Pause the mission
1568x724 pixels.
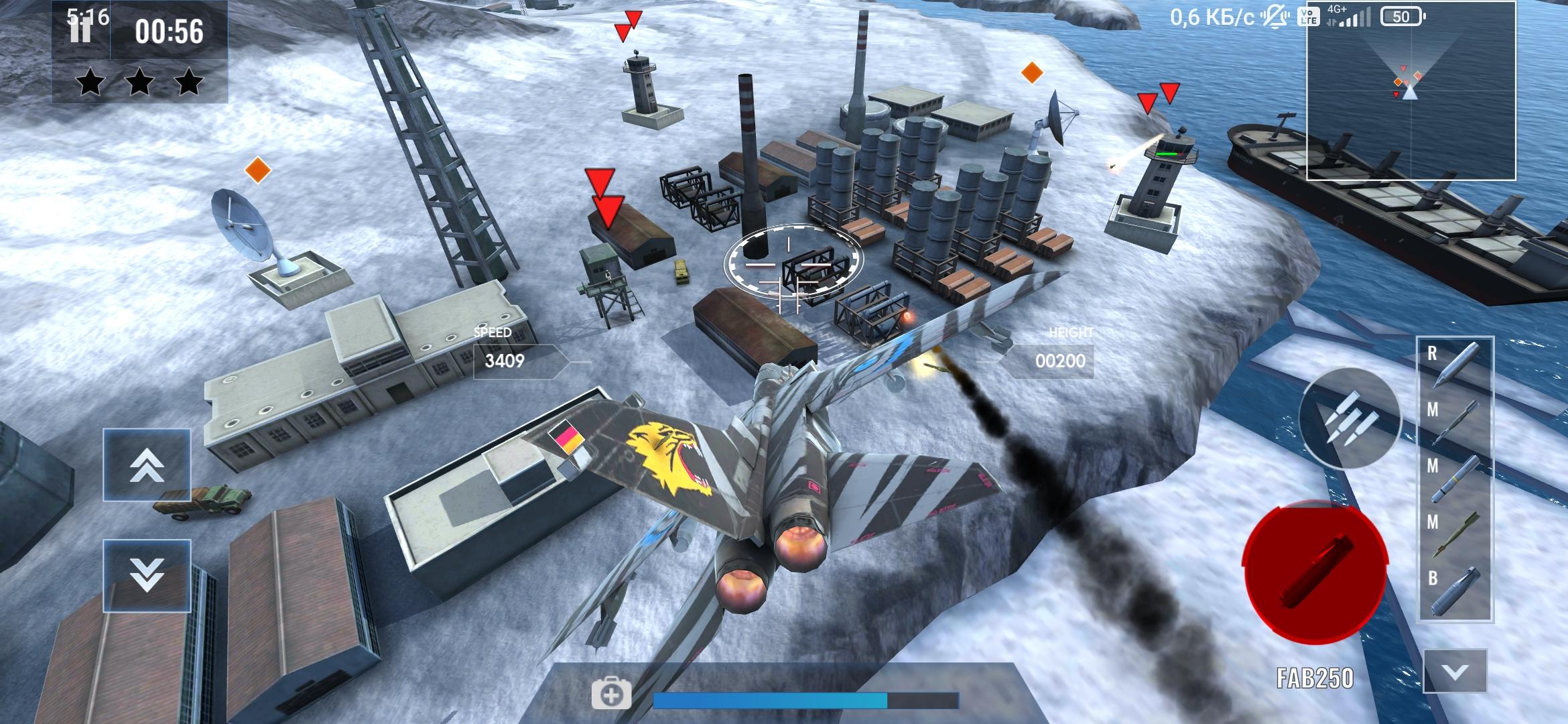tap(80, 31)
